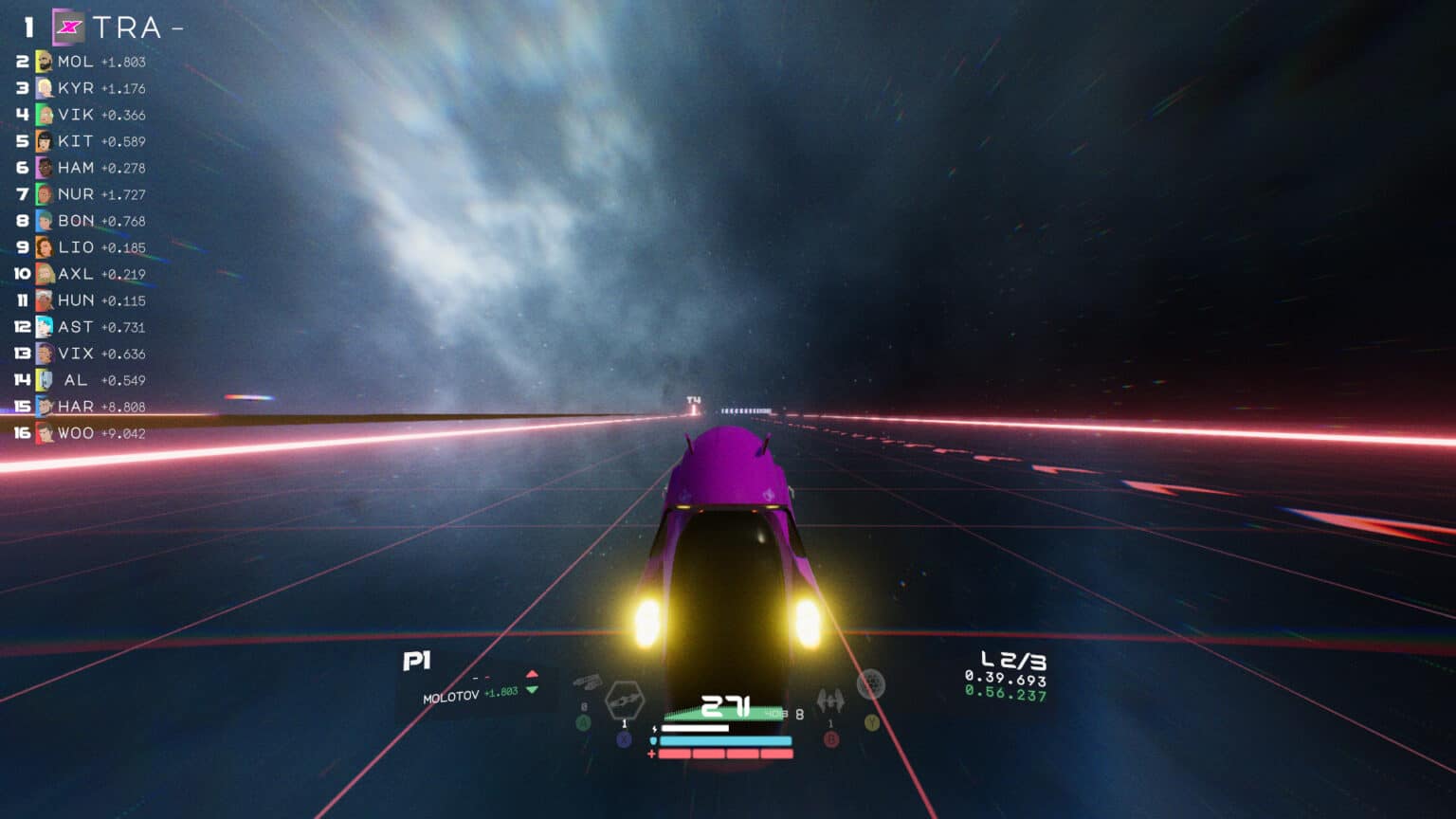Click the green down chevron below the up arrow
Viewport: 1456px width, 819px height.
coord(534,693)
